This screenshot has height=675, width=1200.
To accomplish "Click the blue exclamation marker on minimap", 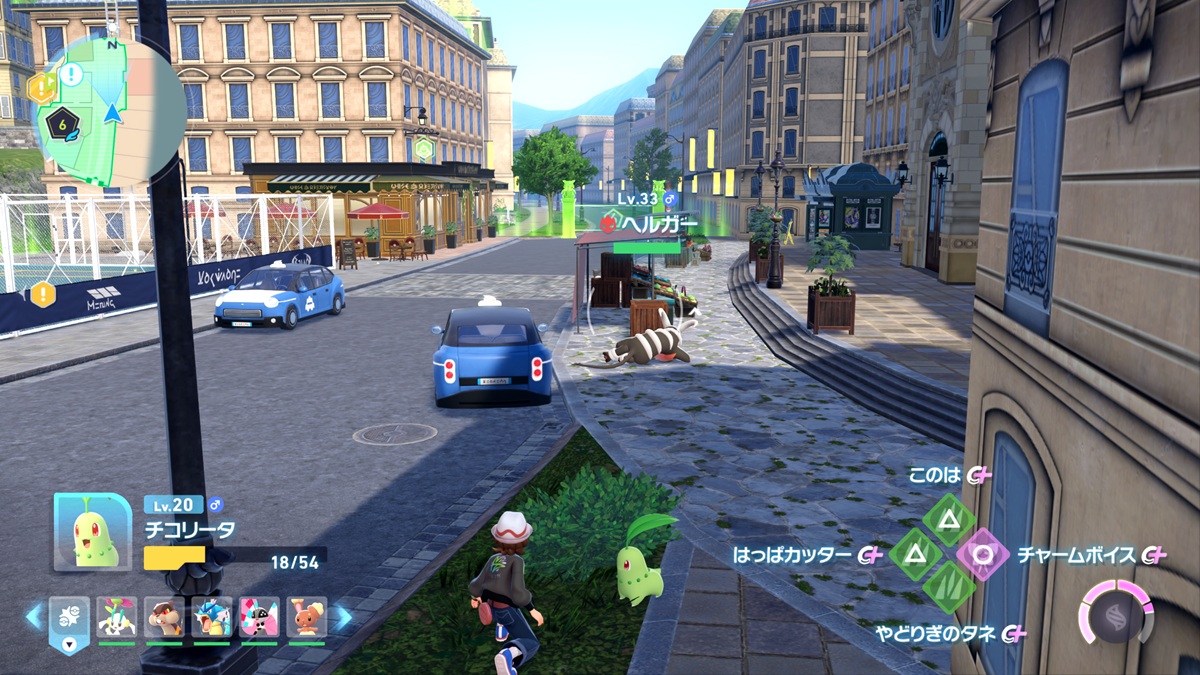I will 72,73.
